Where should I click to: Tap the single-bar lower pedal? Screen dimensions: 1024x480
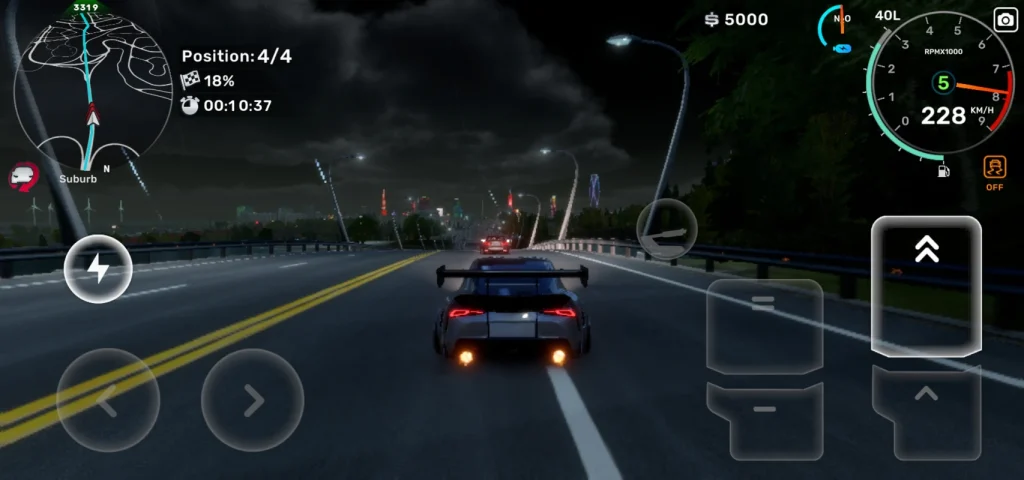[x=764, y=415]
